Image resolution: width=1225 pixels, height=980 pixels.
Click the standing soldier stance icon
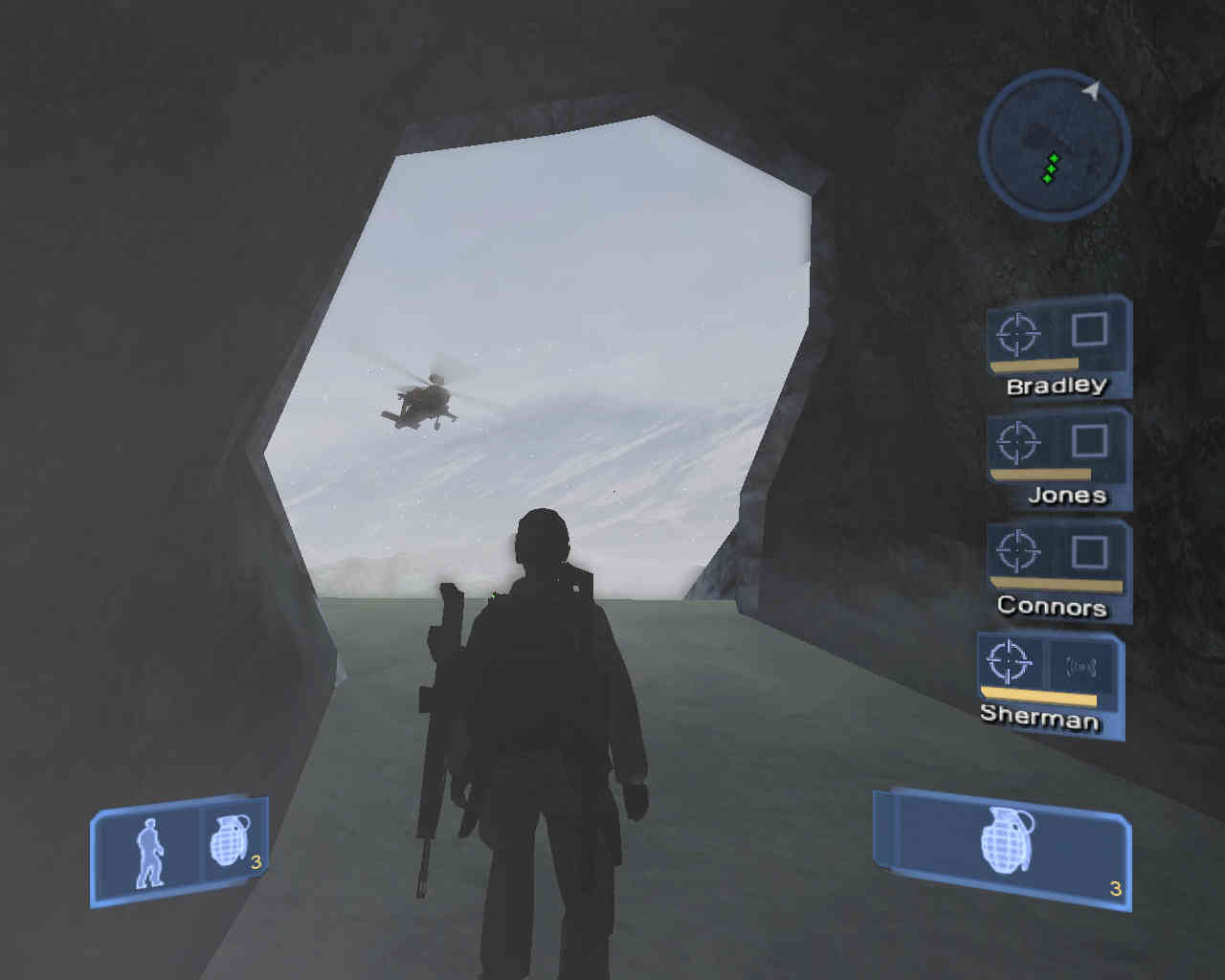pos(148,853)
